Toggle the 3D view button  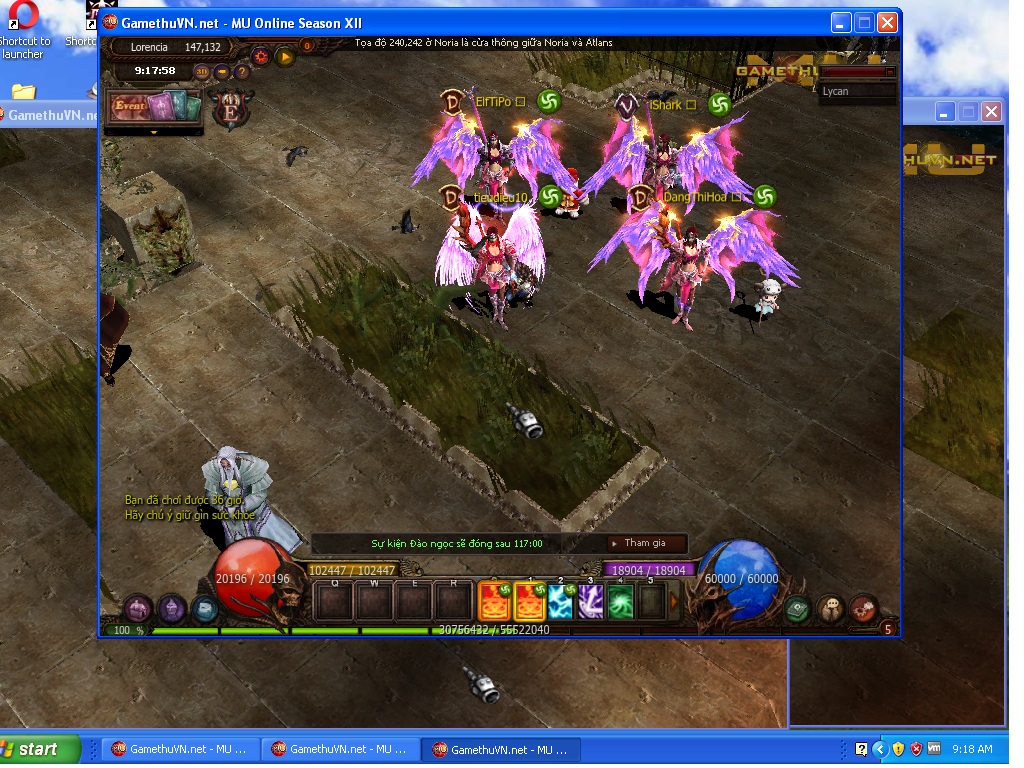[x=202, y=71]
